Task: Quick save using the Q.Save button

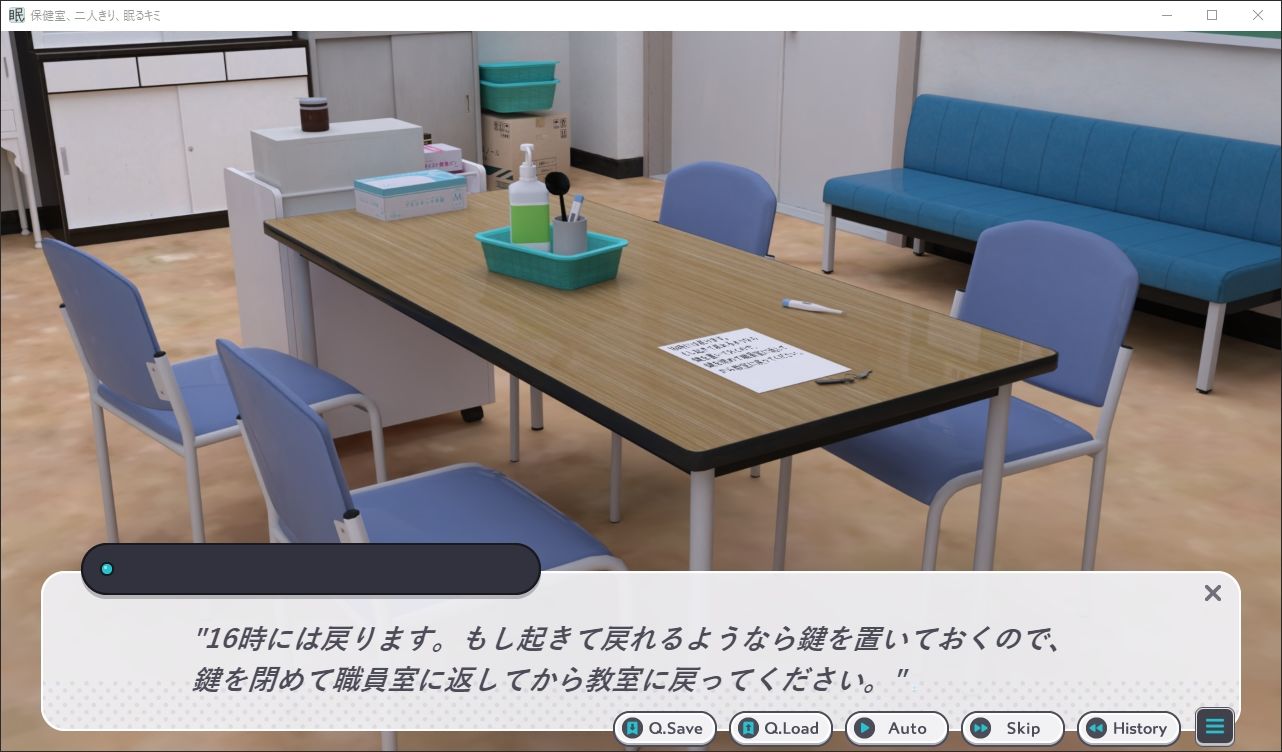Action: click(x=664, y=728)
